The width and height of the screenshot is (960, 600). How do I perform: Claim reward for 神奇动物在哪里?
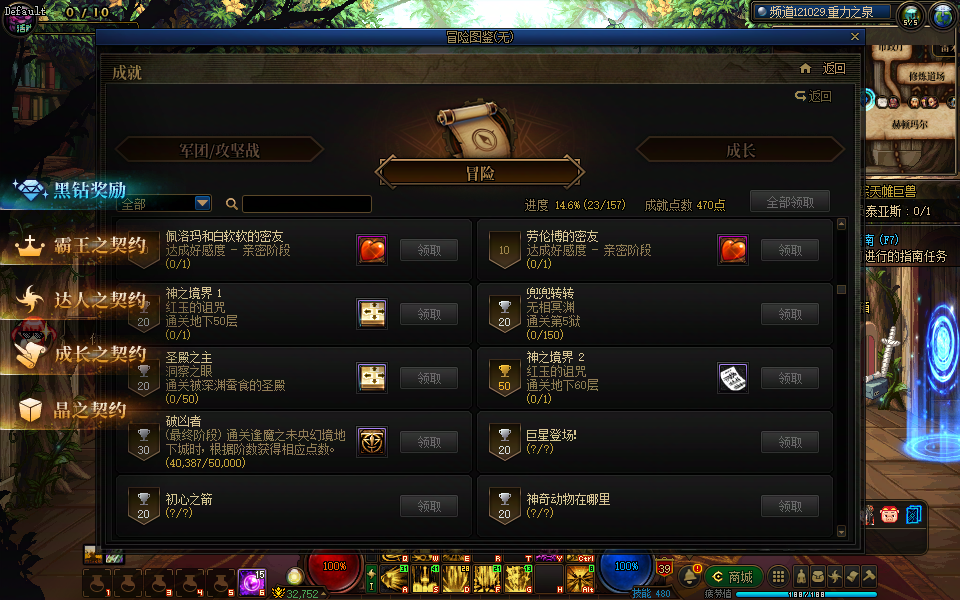pos(789,506)
